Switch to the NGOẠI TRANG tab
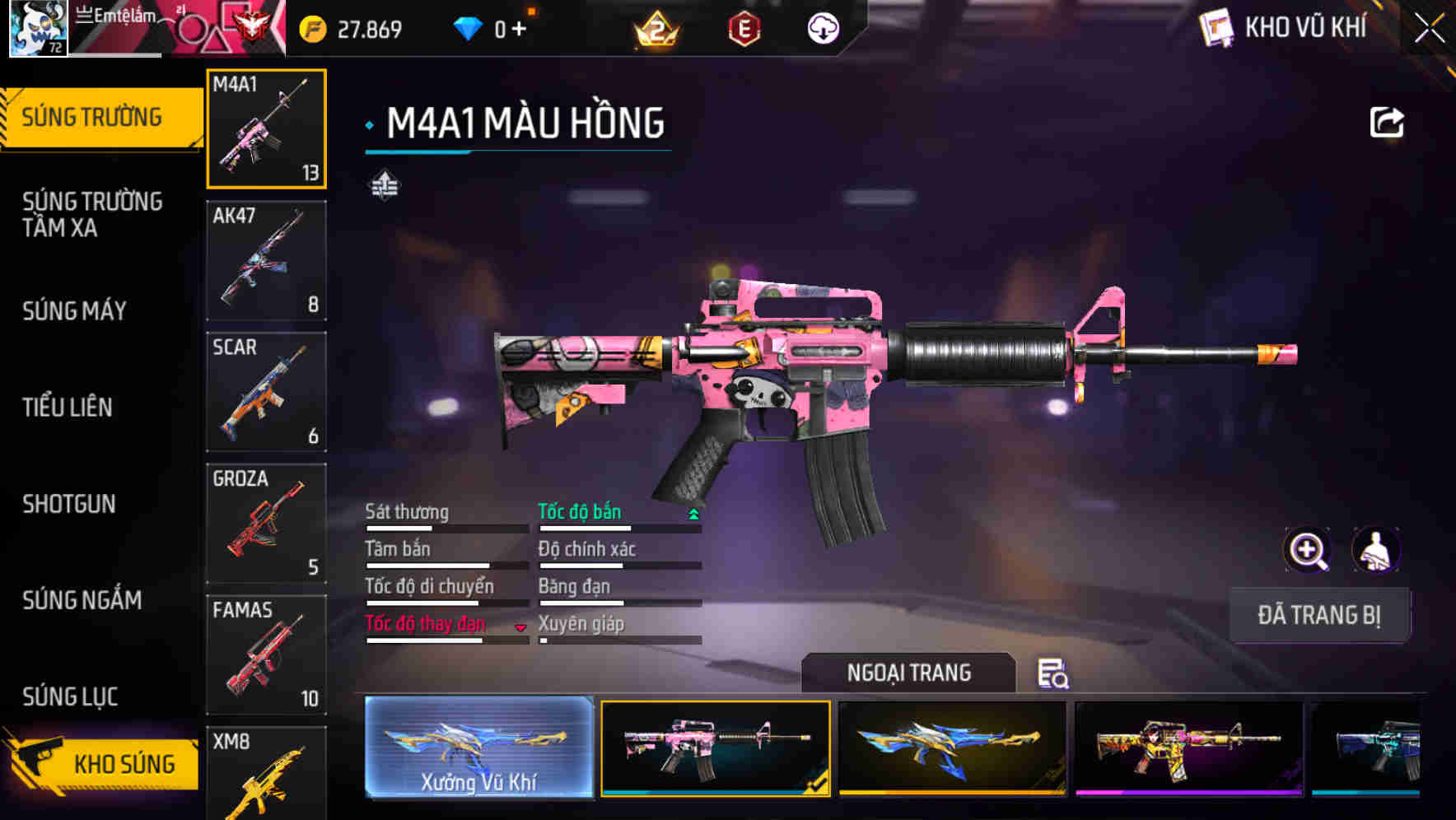Viewport: 1456px width, 820px height. tap(909, 672)
